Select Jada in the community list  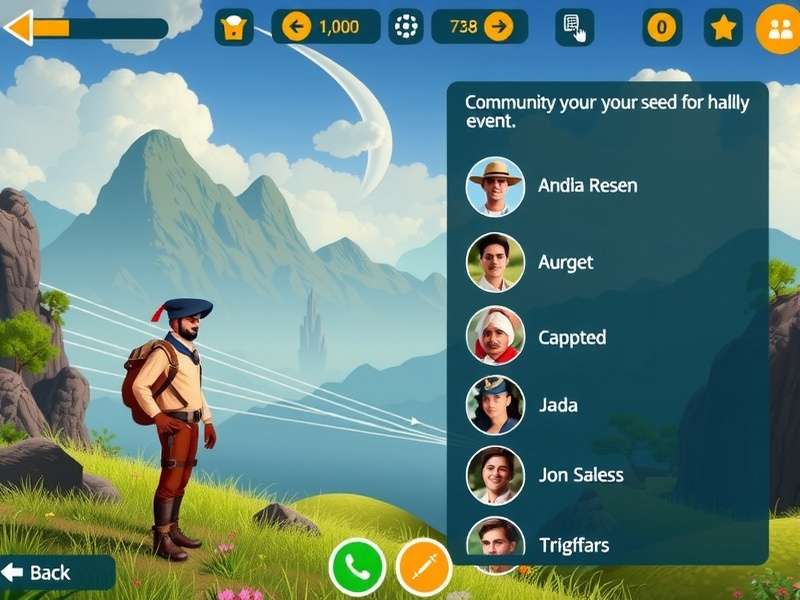[x=557, y=405]
